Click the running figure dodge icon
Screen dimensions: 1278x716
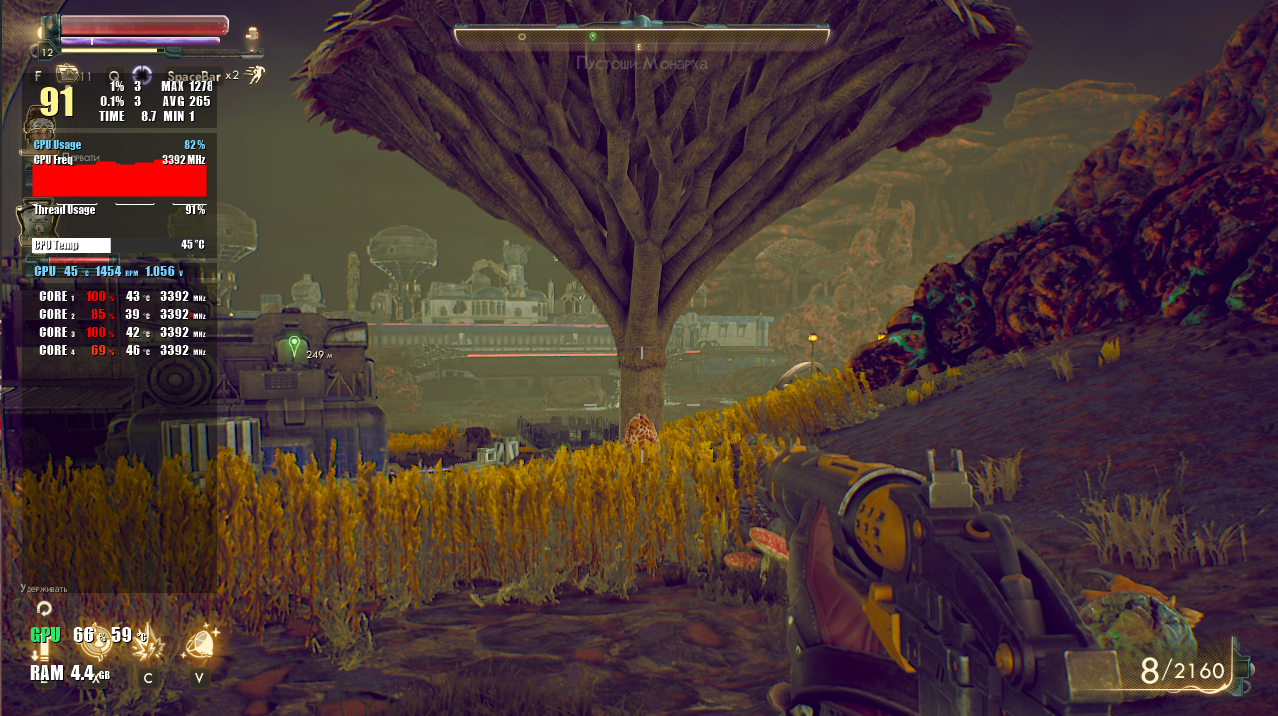pos(257,73)
